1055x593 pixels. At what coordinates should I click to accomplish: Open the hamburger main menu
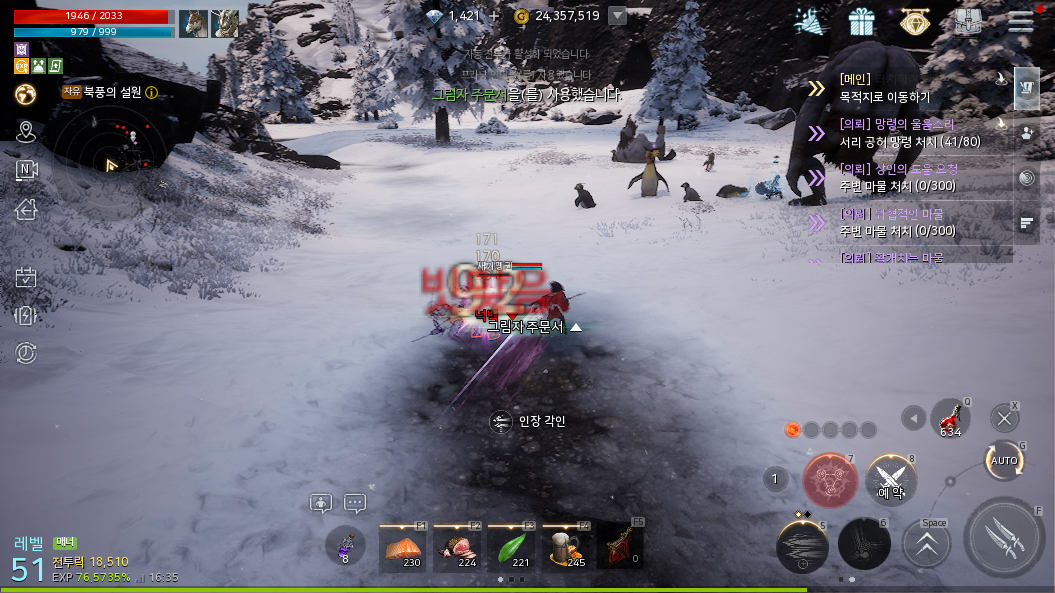pos(1020,21)
